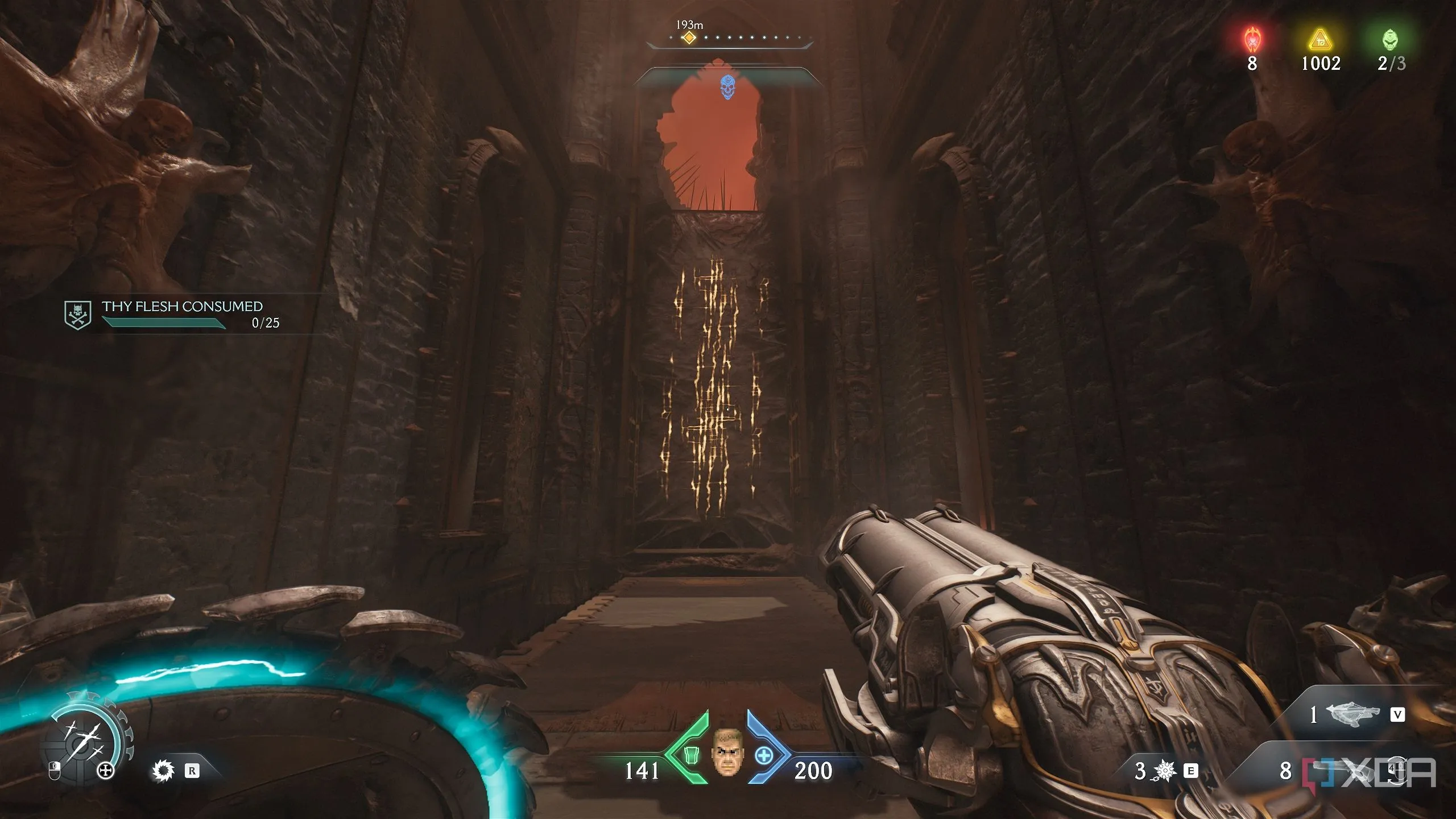
Task: Switch to the crossbow-style weapon slot
Action: tap(1352, 714)
